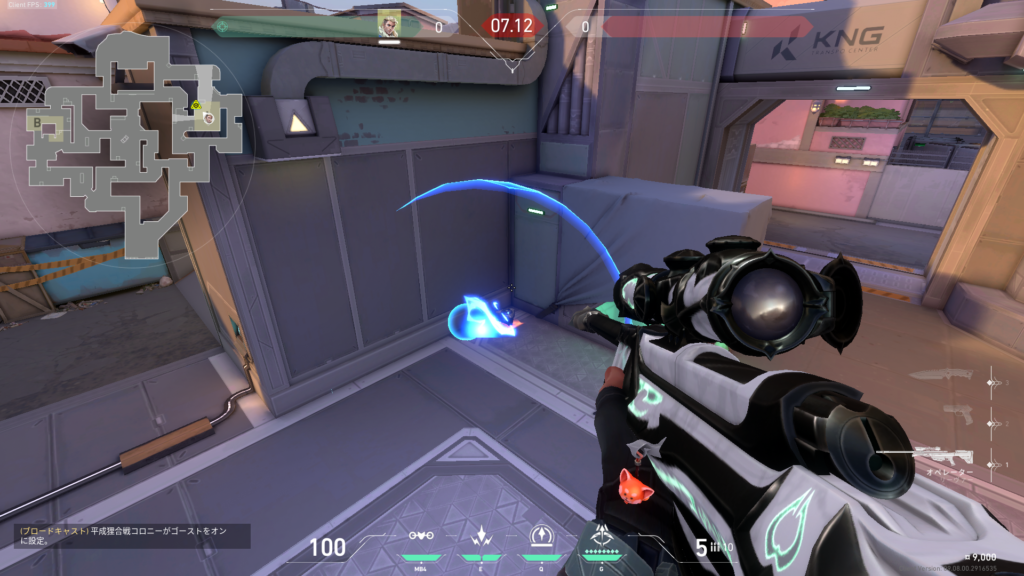Select the B site marker on the minimap
The image size is (1024, 576).
(x=37, y=123)
